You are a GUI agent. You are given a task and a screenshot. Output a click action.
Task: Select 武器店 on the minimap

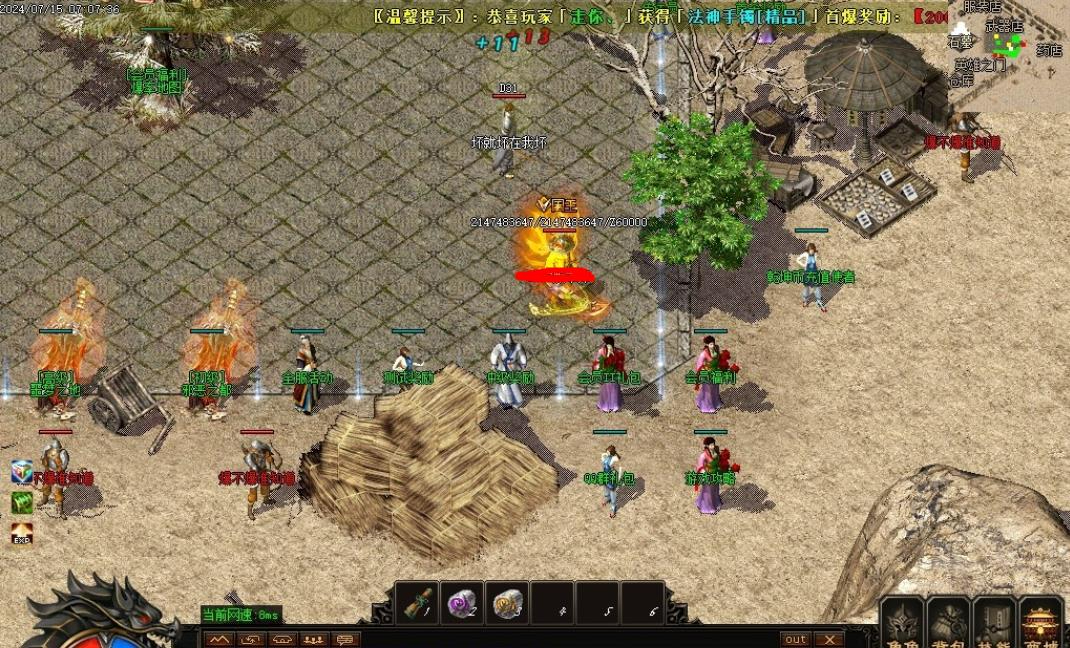pos(1004,27)
